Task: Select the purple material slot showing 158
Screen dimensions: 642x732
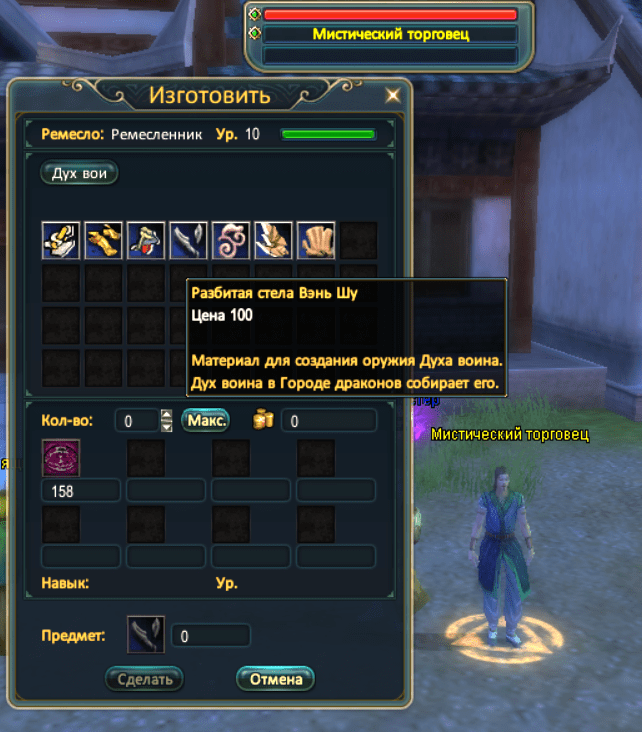Action: 60,458
